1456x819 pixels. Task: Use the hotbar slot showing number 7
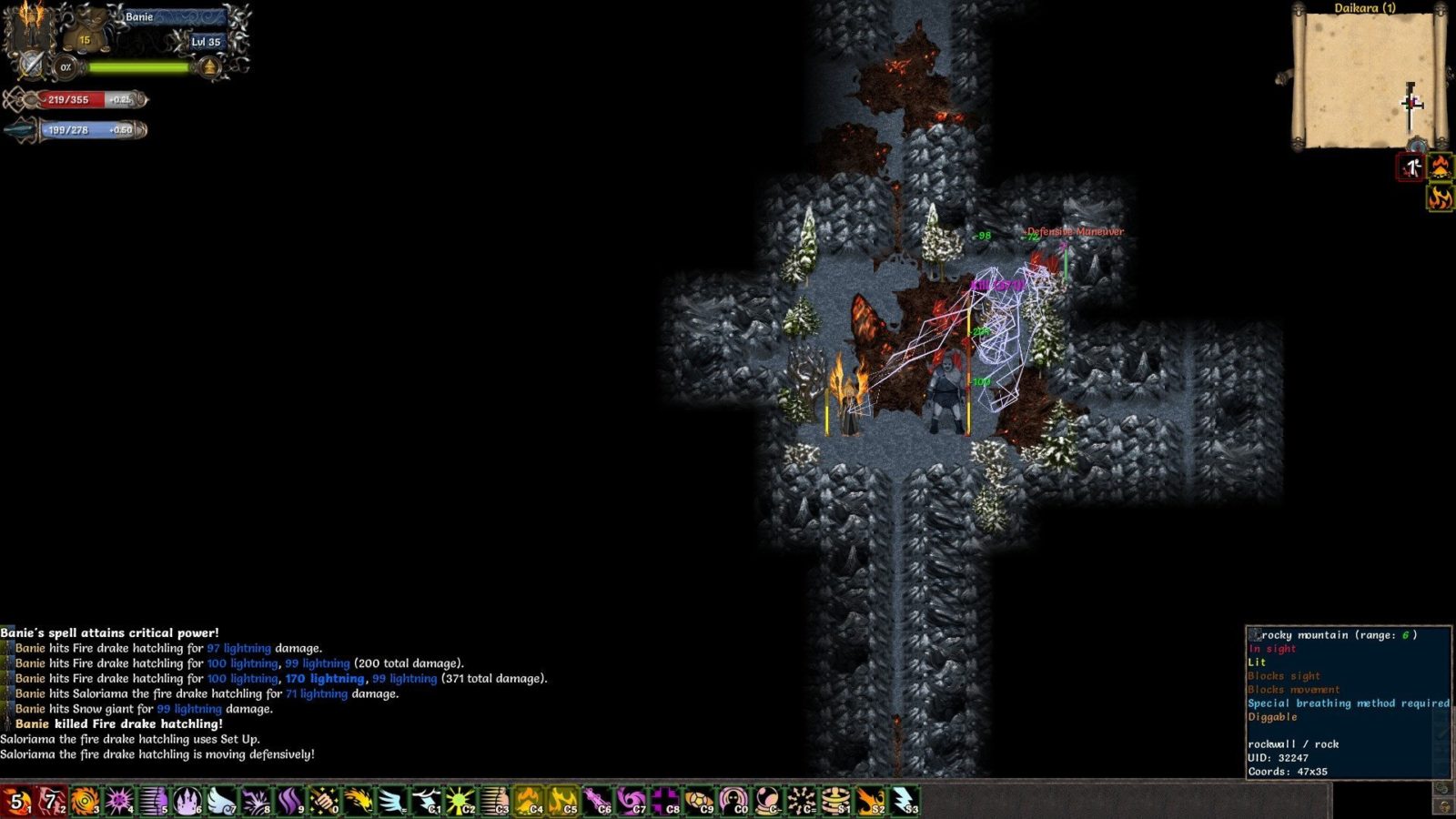pos(51,802)
